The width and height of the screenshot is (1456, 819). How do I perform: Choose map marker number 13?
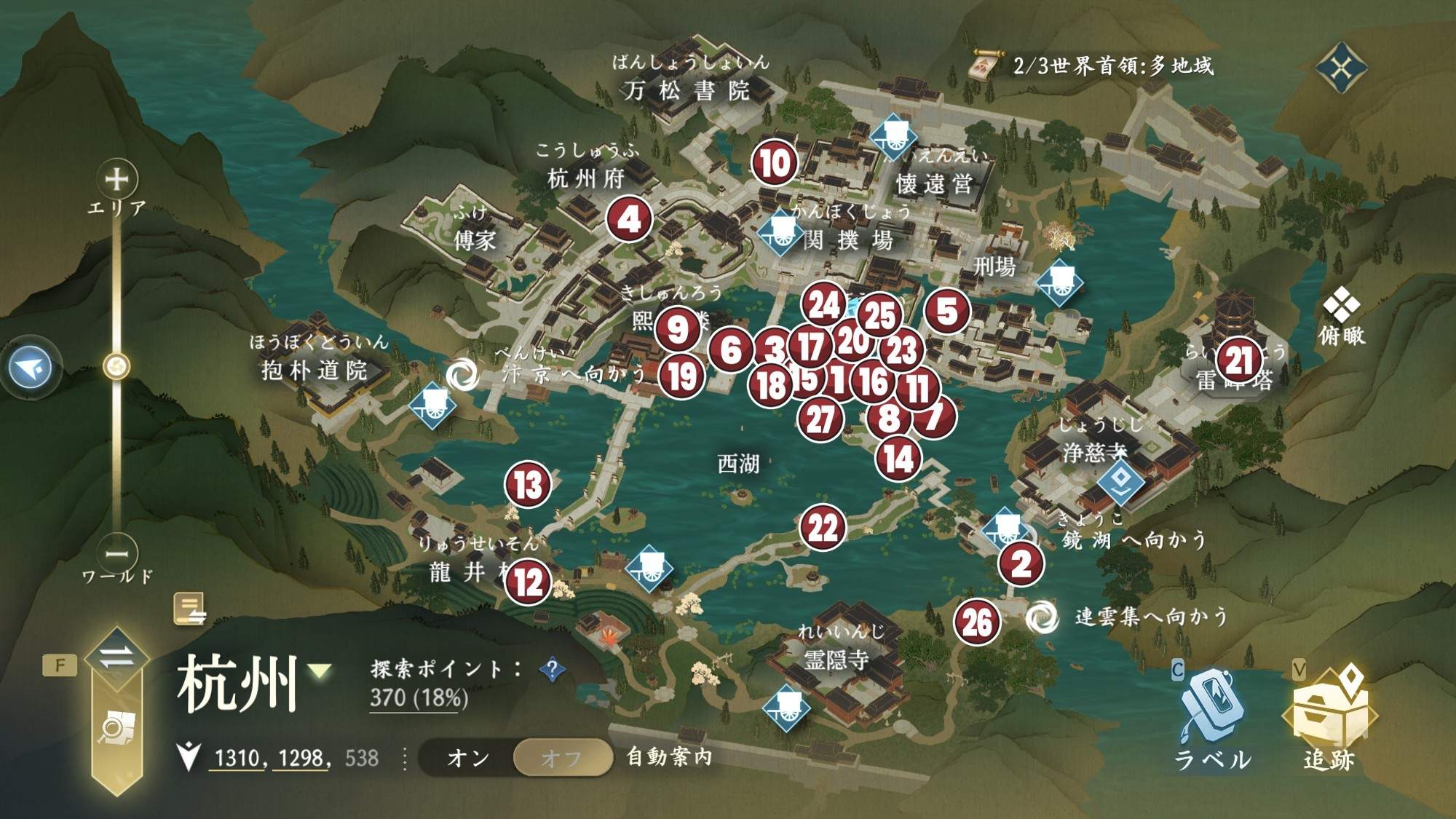click(528, 484)
